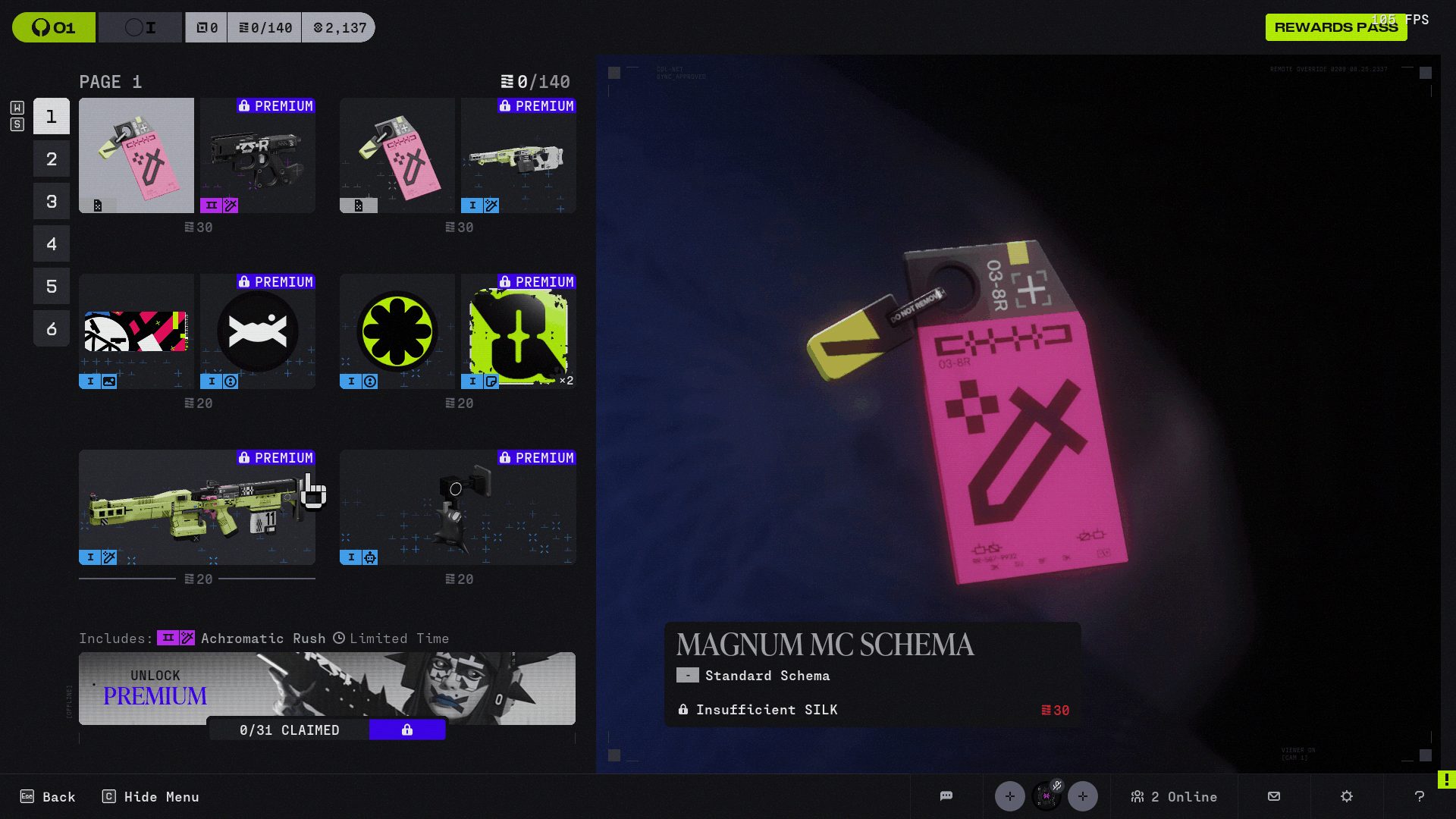The width and height of the screenshot is (1456, 819).
Task: Open page 5 of the pass
Action: click(52, 286)
